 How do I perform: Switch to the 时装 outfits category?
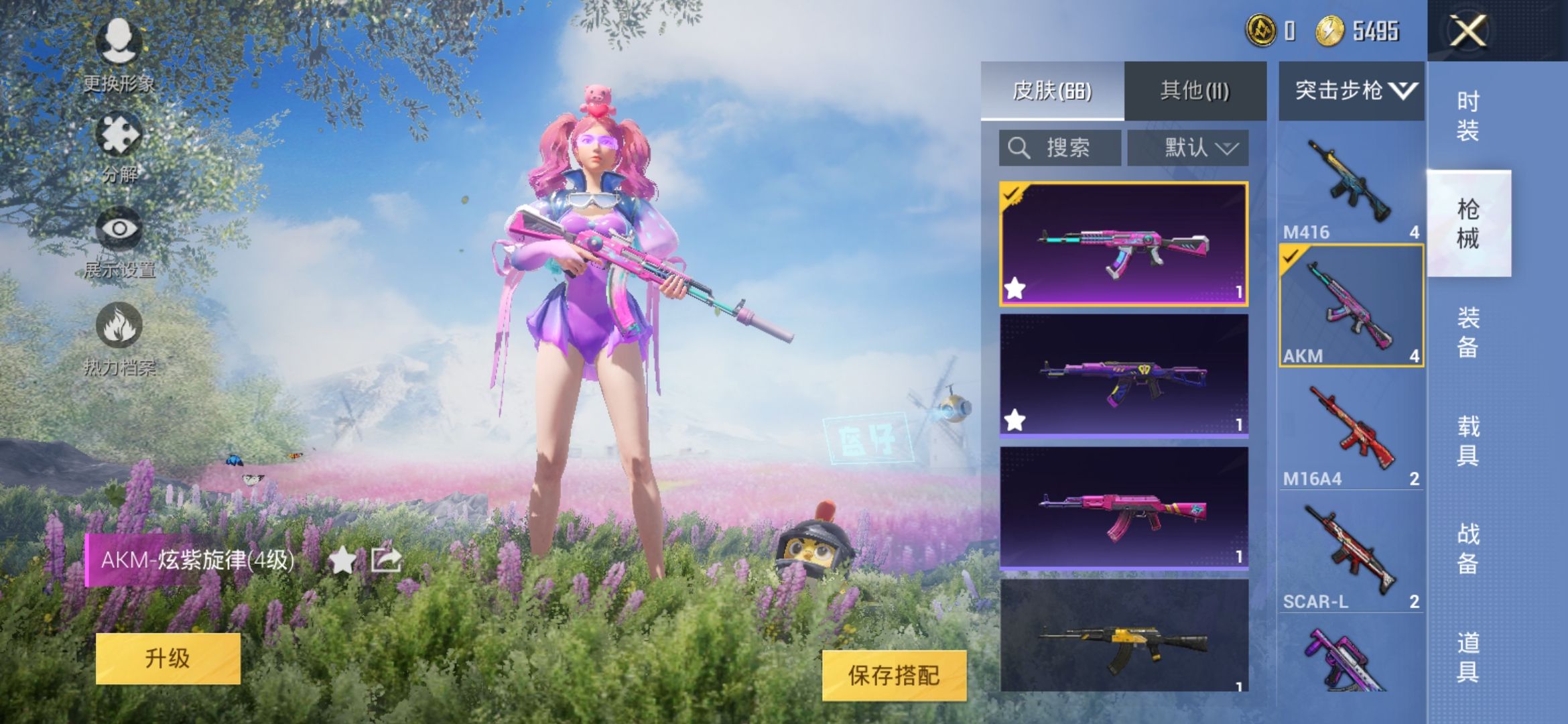tap(1467, 115)
